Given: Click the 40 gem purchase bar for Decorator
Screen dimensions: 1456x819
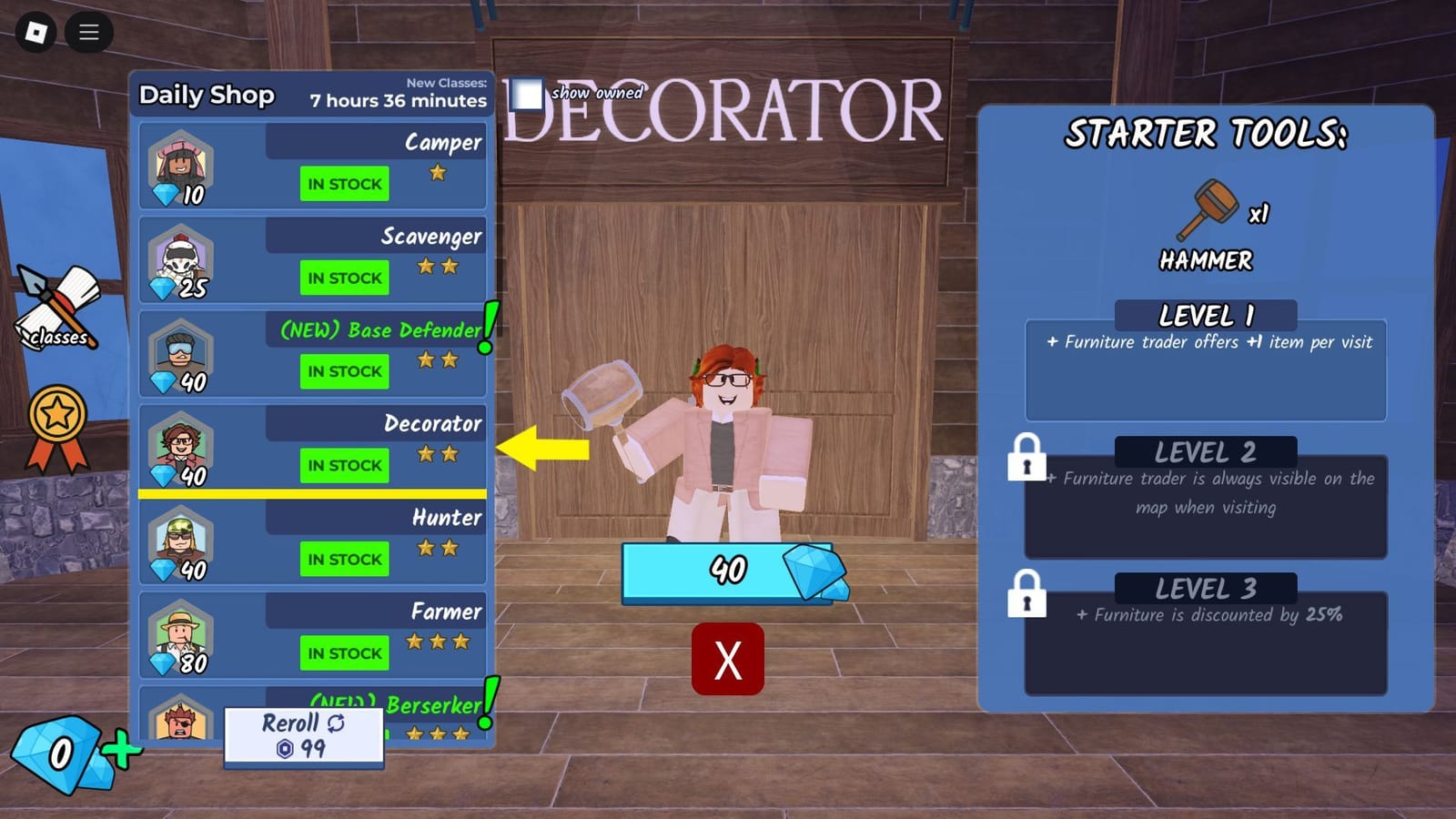Looking at the screenshot, I should [x=728, y=571].
